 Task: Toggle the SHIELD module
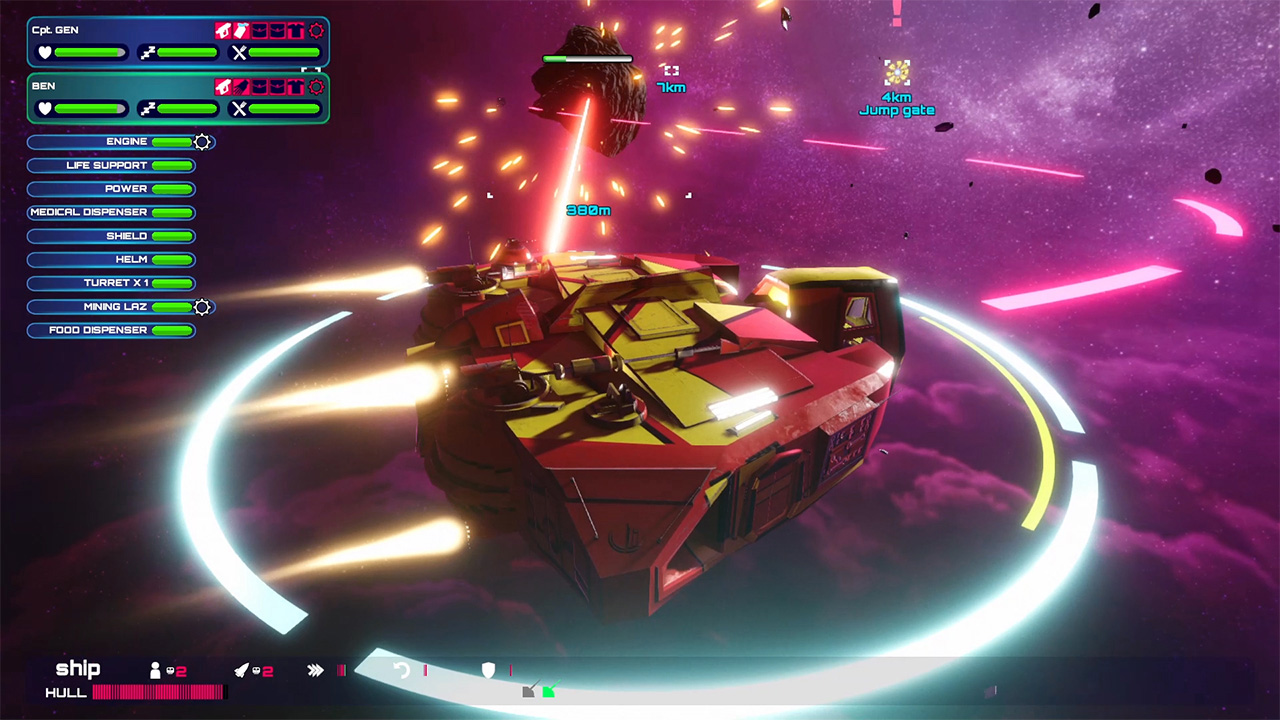tap(110, 235)
